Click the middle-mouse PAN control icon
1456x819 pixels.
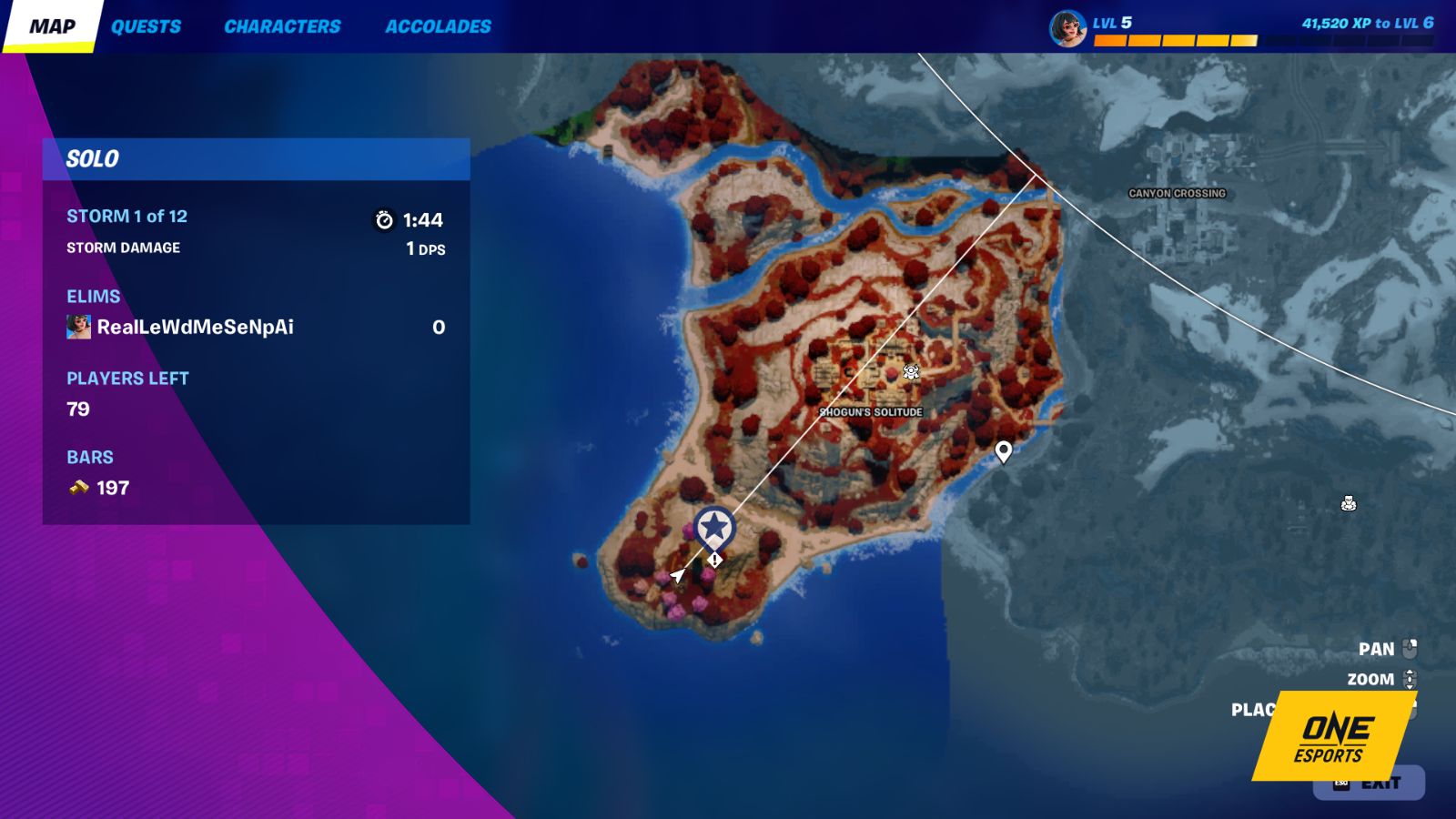(x=1410, y=649)
